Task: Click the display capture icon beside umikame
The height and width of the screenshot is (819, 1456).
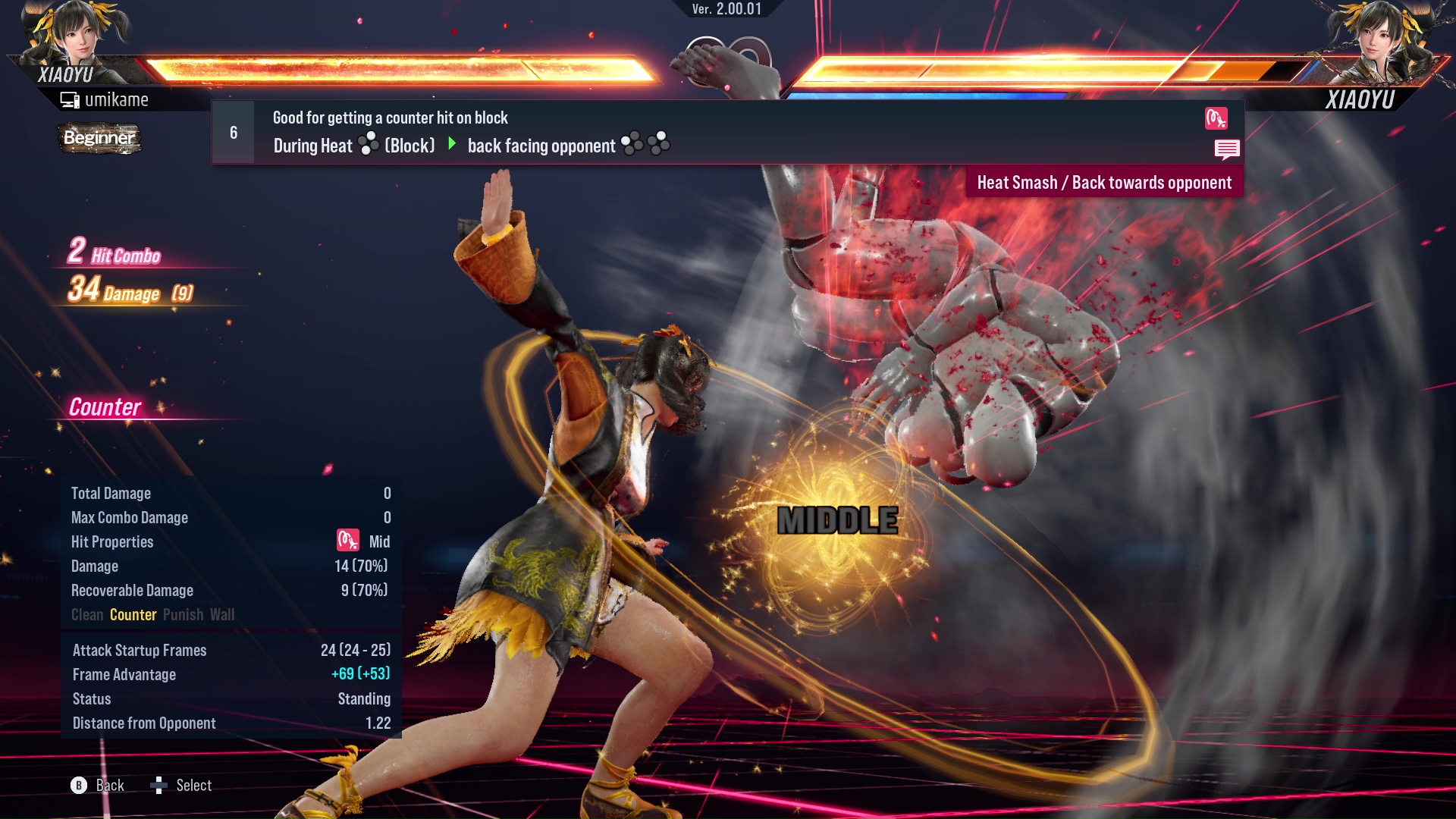Action: (x=70, y=99)
